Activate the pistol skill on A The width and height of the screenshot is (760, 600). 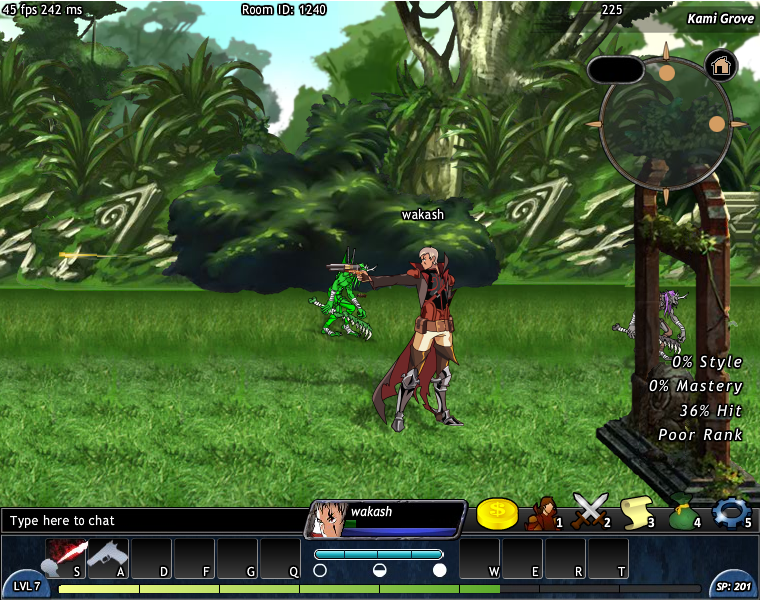[108, 558]
